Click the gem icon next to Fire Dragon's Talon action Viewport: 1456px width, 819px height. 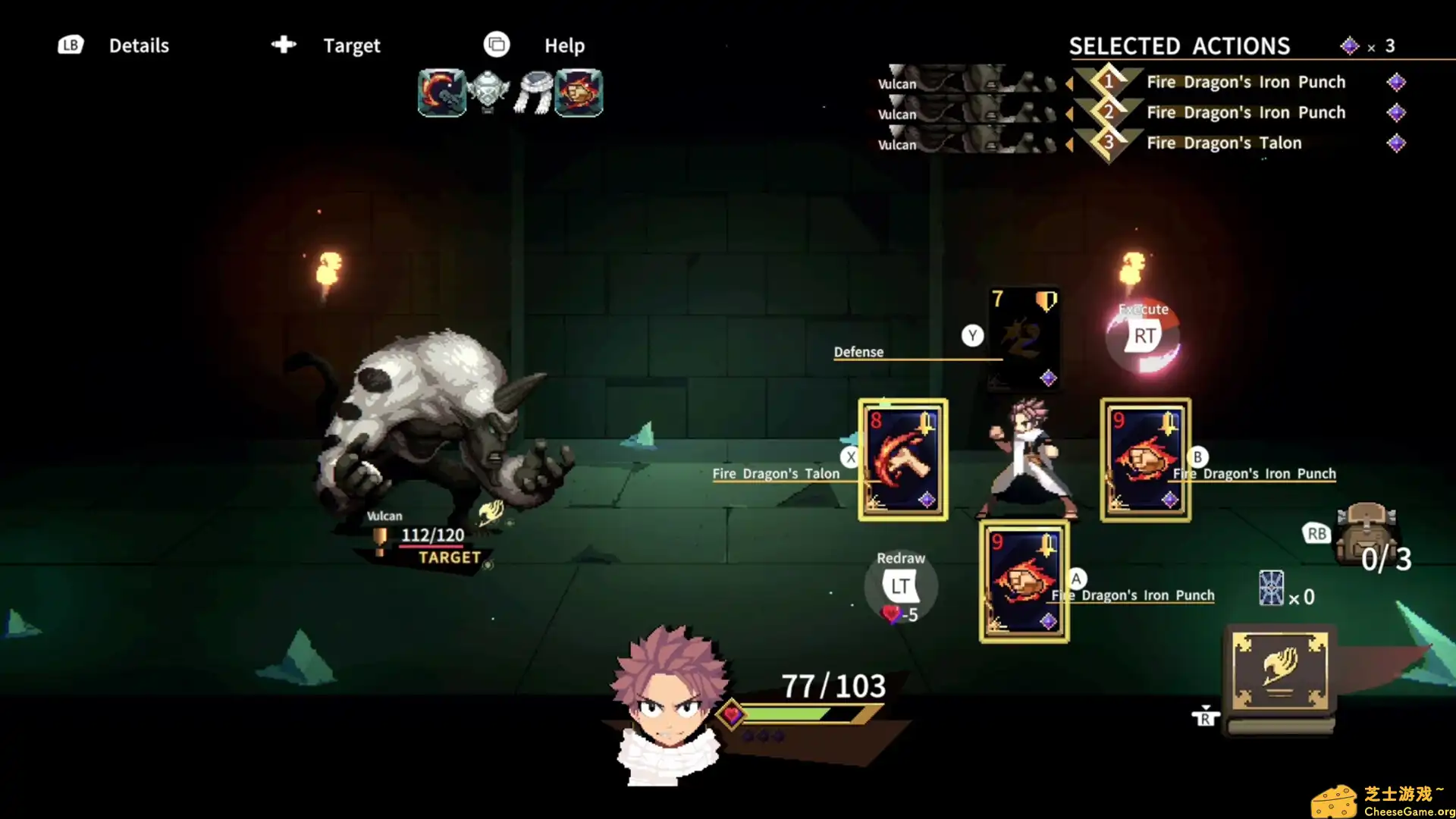click(1397, 143)
